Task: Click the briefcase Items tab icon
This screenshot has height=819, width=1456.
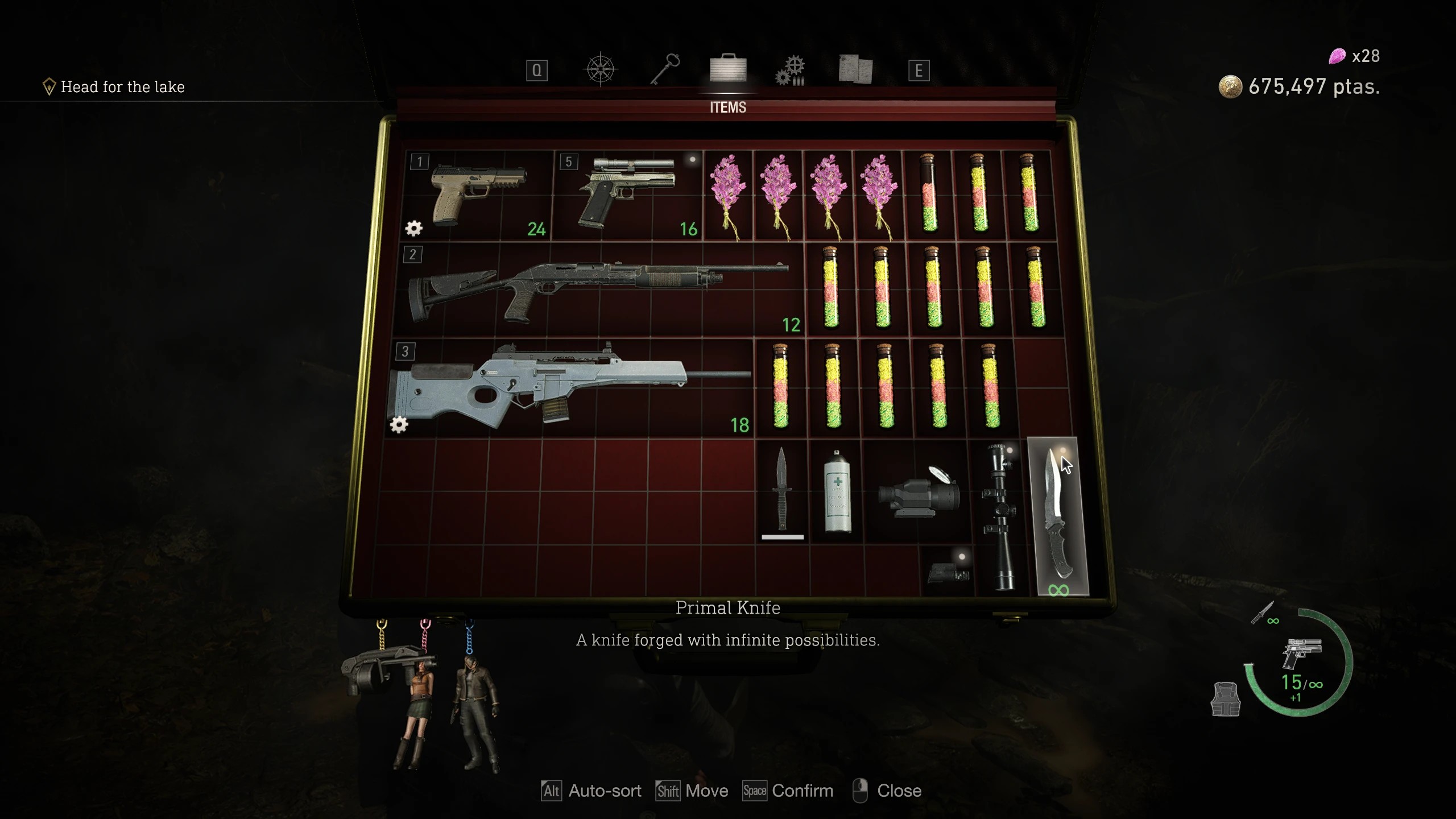Action: tap(729, 68)
